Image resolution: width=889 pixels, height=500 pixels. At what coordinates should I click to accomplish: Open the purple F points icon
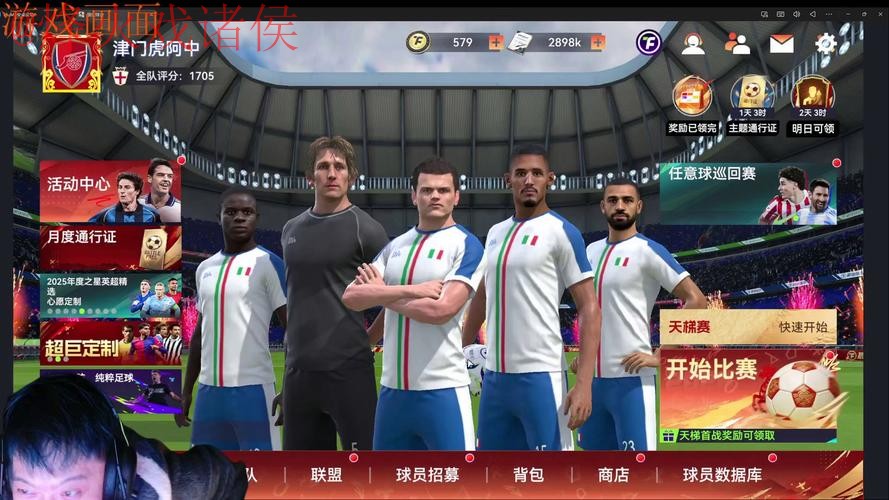tap(649, 43)
